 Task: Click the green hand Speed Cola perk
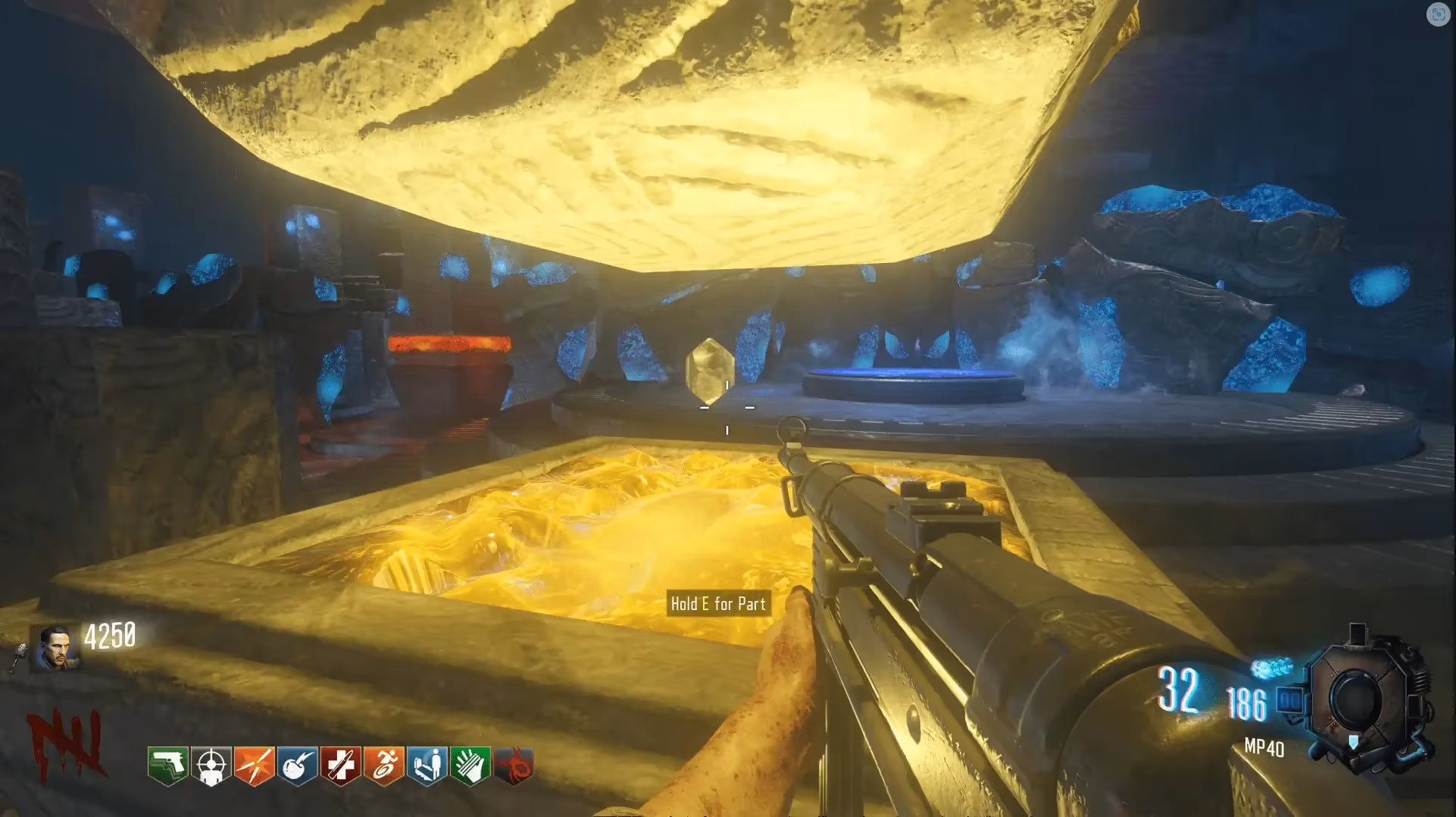[470, 765]
